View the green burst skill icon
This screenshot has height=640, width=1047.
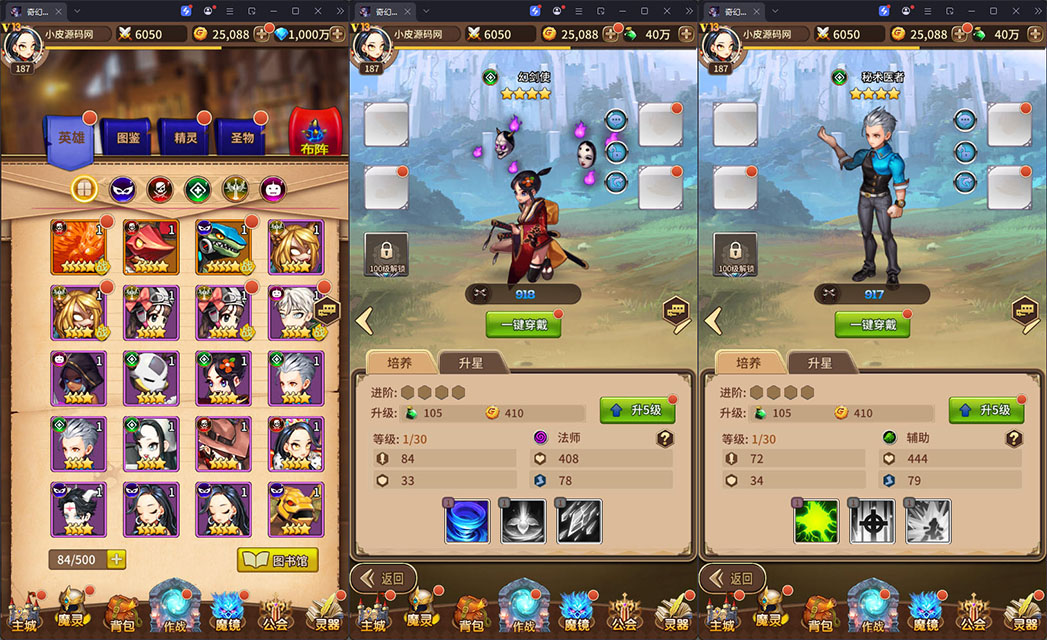(816, 521)
